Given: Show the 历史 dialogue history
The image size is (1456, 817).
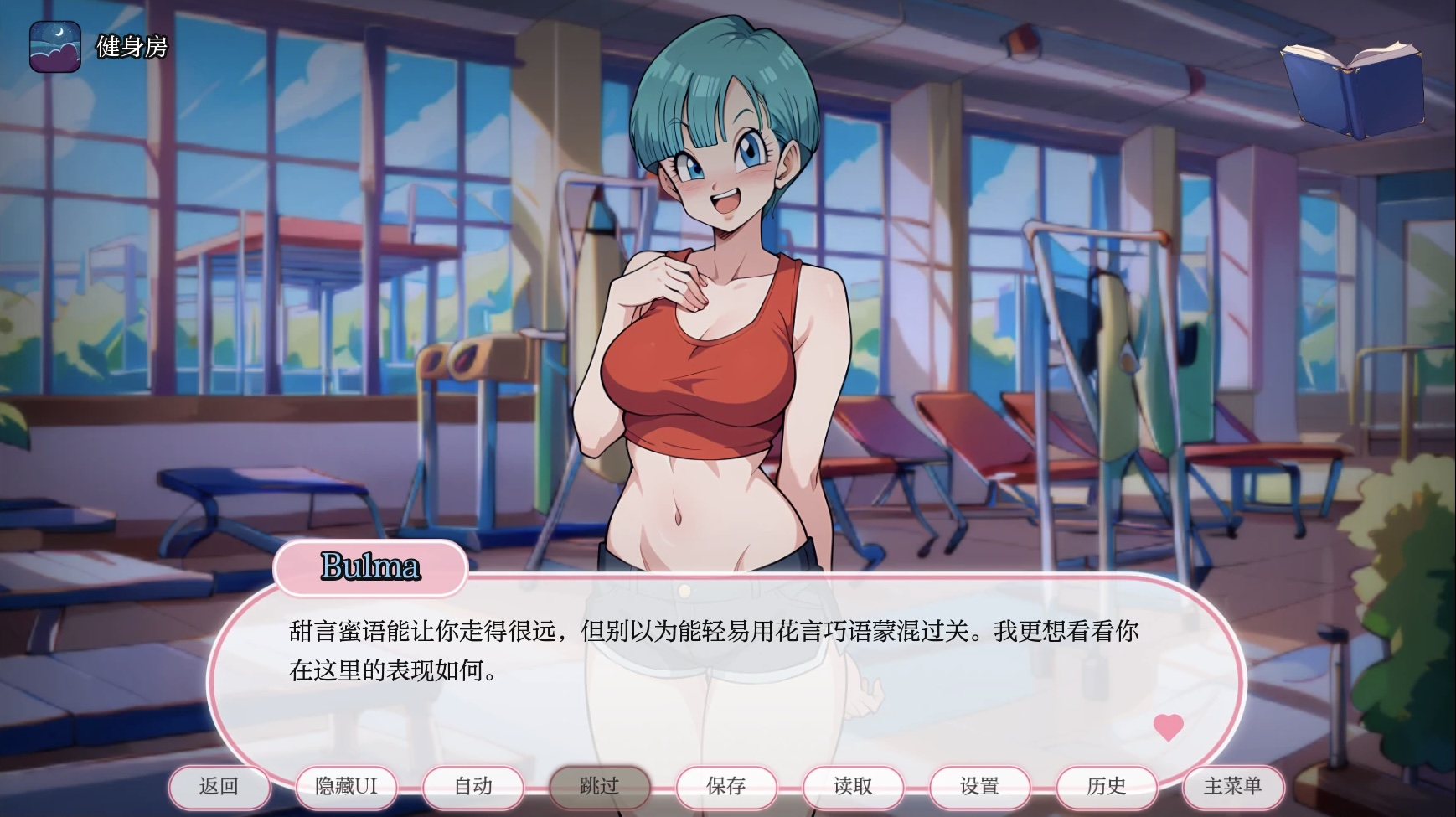Looking at the screenshot, I should coord(1106,786).
